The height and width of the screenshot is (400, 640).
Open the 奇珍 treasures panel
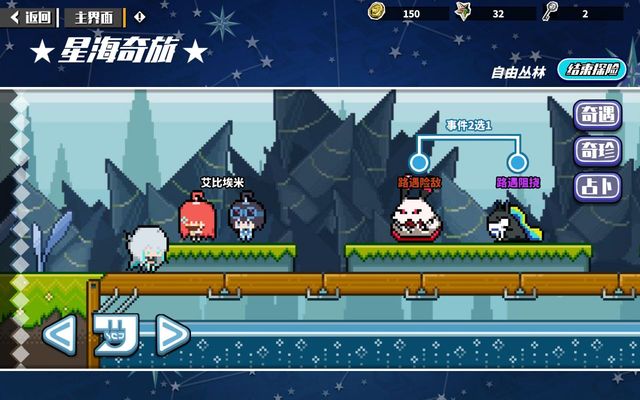(598, 151)
